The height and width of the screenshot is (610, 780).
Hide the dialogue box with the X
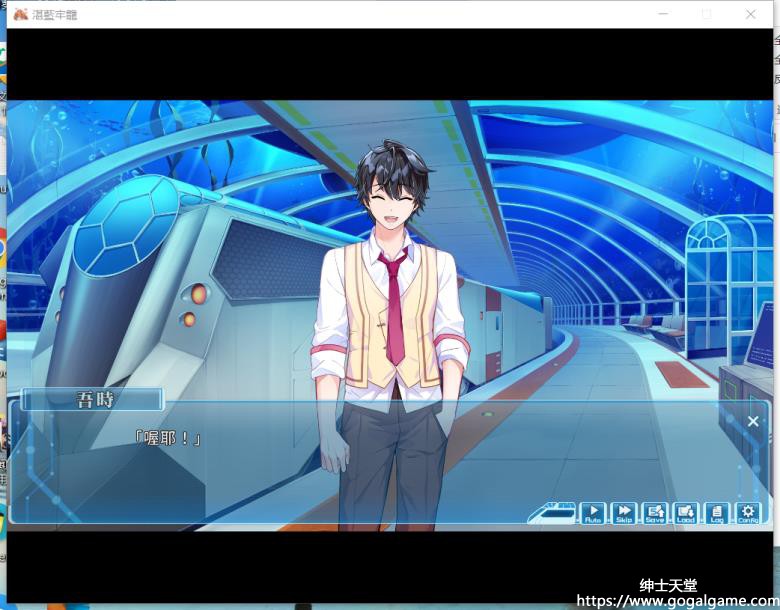point(753,421)
